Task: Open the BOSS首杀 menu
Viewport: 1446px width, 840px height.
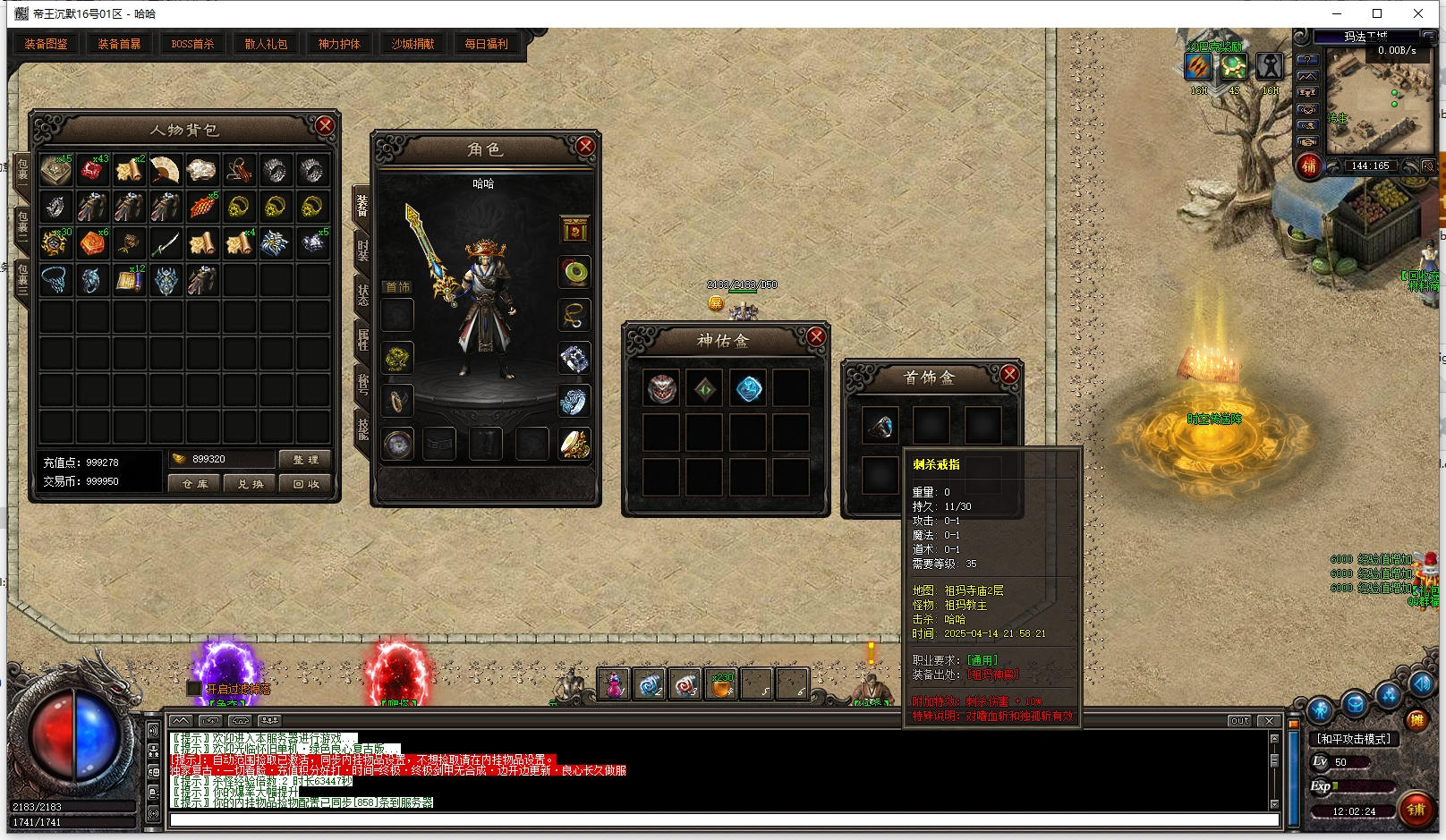Action: pyautogui.click(x=192, y=44)
